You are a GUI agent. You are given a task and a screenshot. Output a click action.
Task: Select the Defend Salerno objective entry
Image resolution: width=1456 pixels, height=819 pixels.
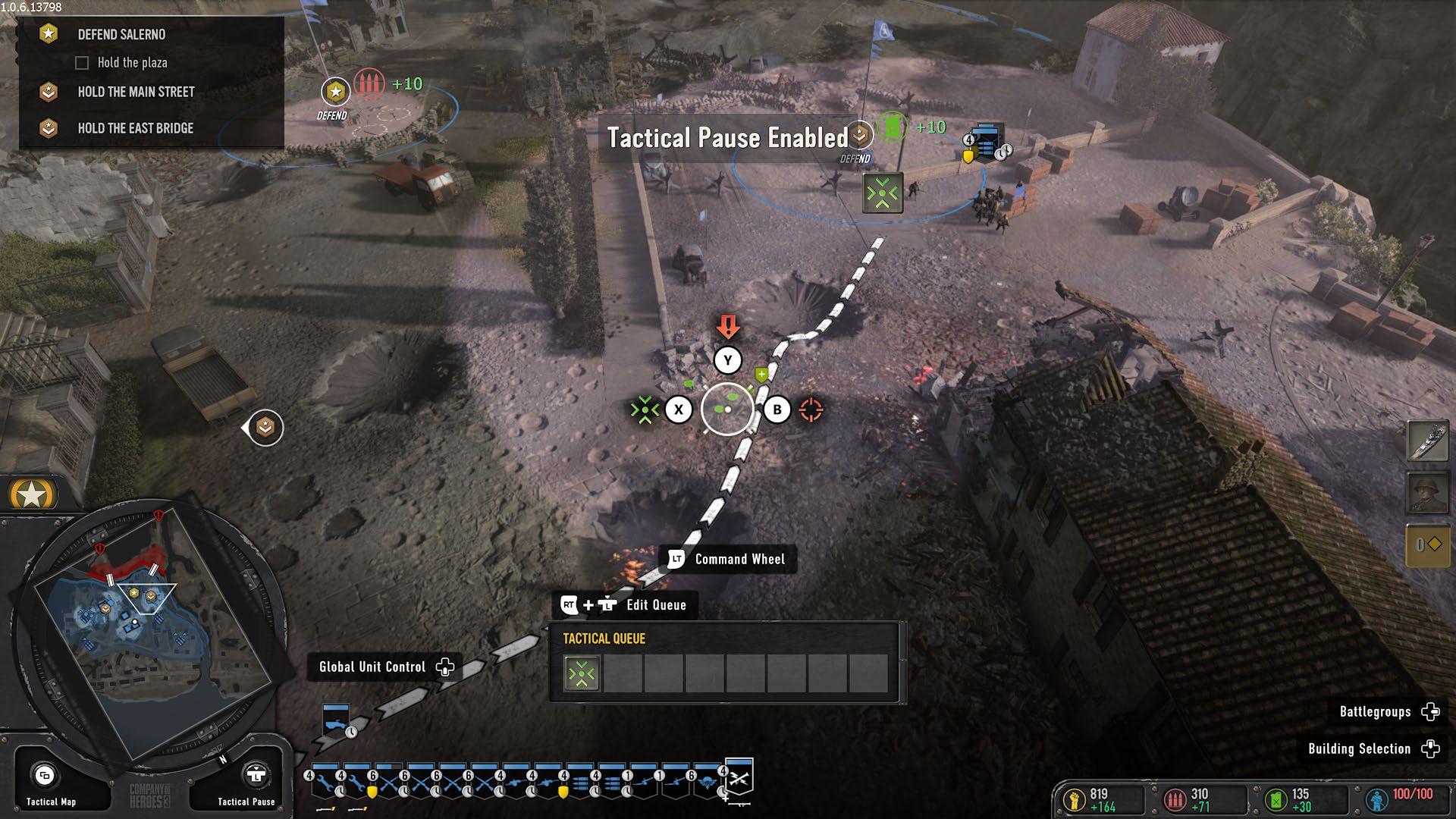coord(121,34)
